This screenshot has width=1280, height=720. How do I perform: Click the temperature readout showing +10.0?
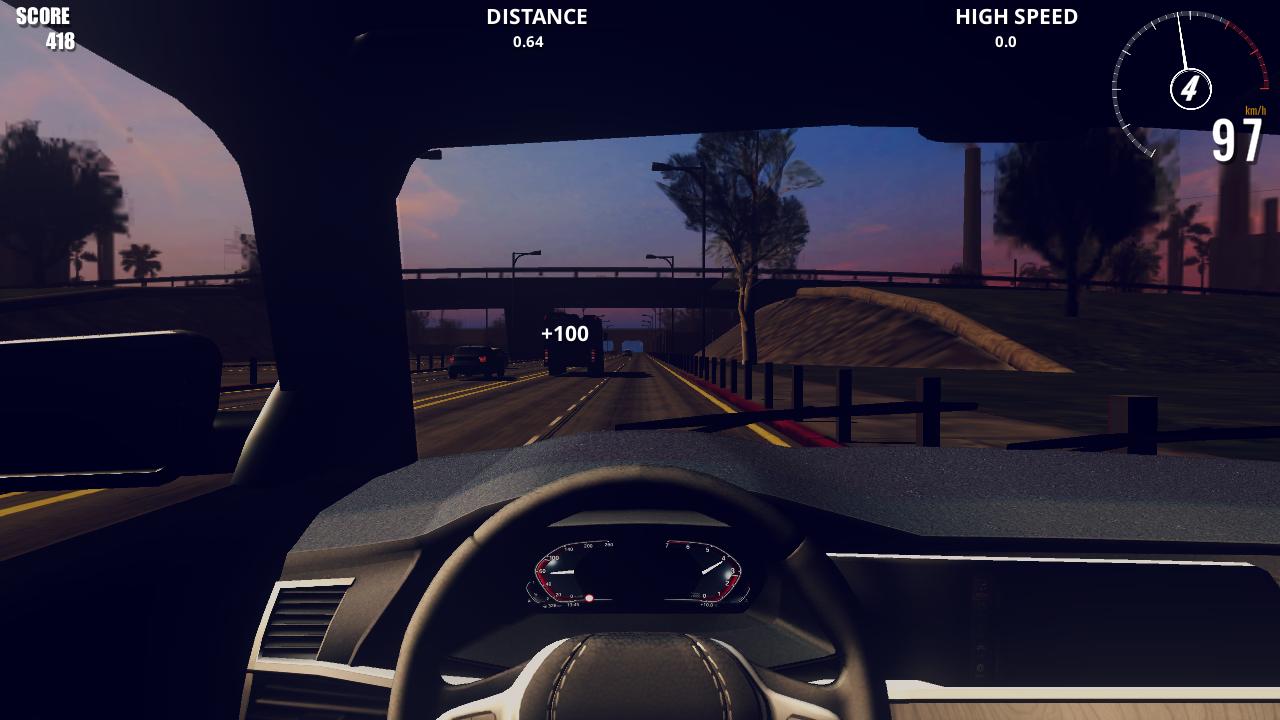click(x=706, y=603)
